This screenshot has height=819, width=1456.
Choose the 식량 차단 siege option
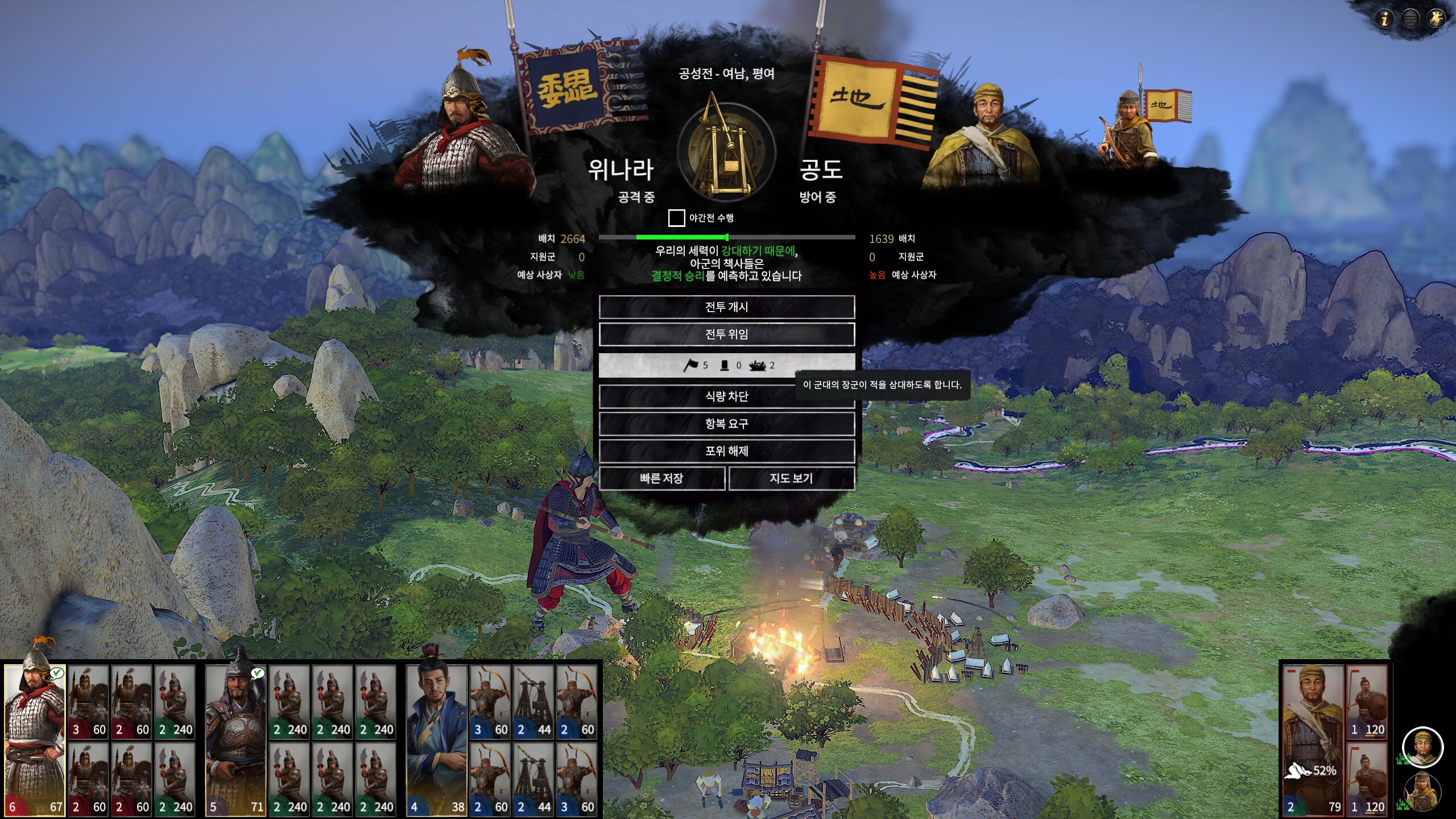pos(726,396)
